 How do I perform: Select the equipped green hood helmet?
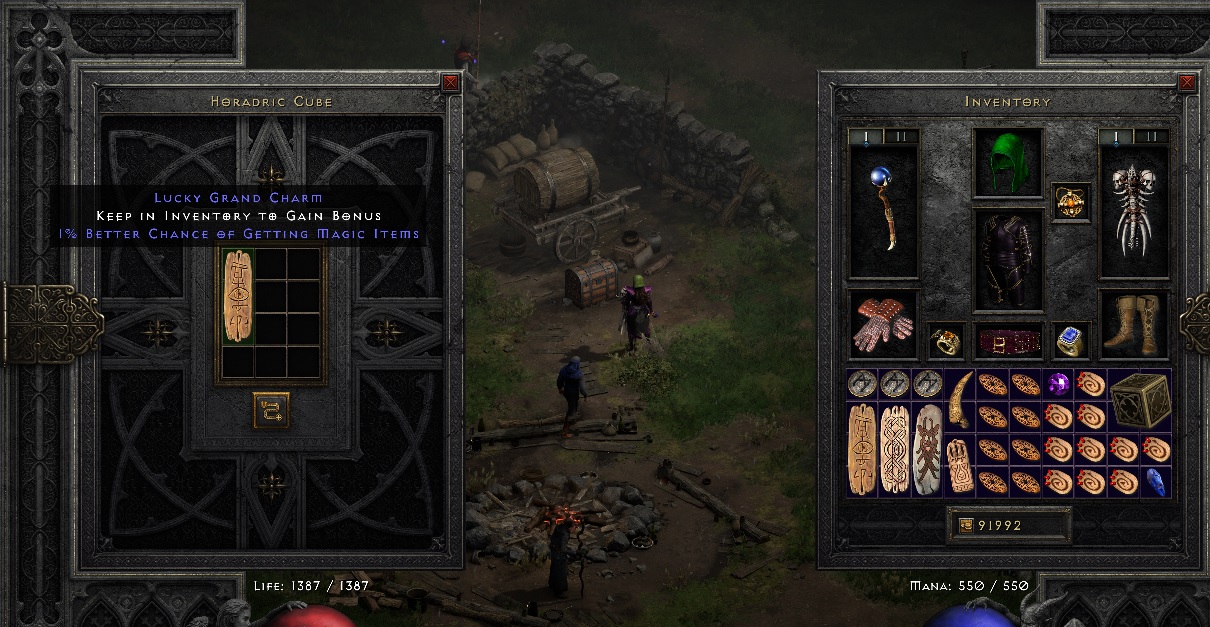(x=1008, y=162)
